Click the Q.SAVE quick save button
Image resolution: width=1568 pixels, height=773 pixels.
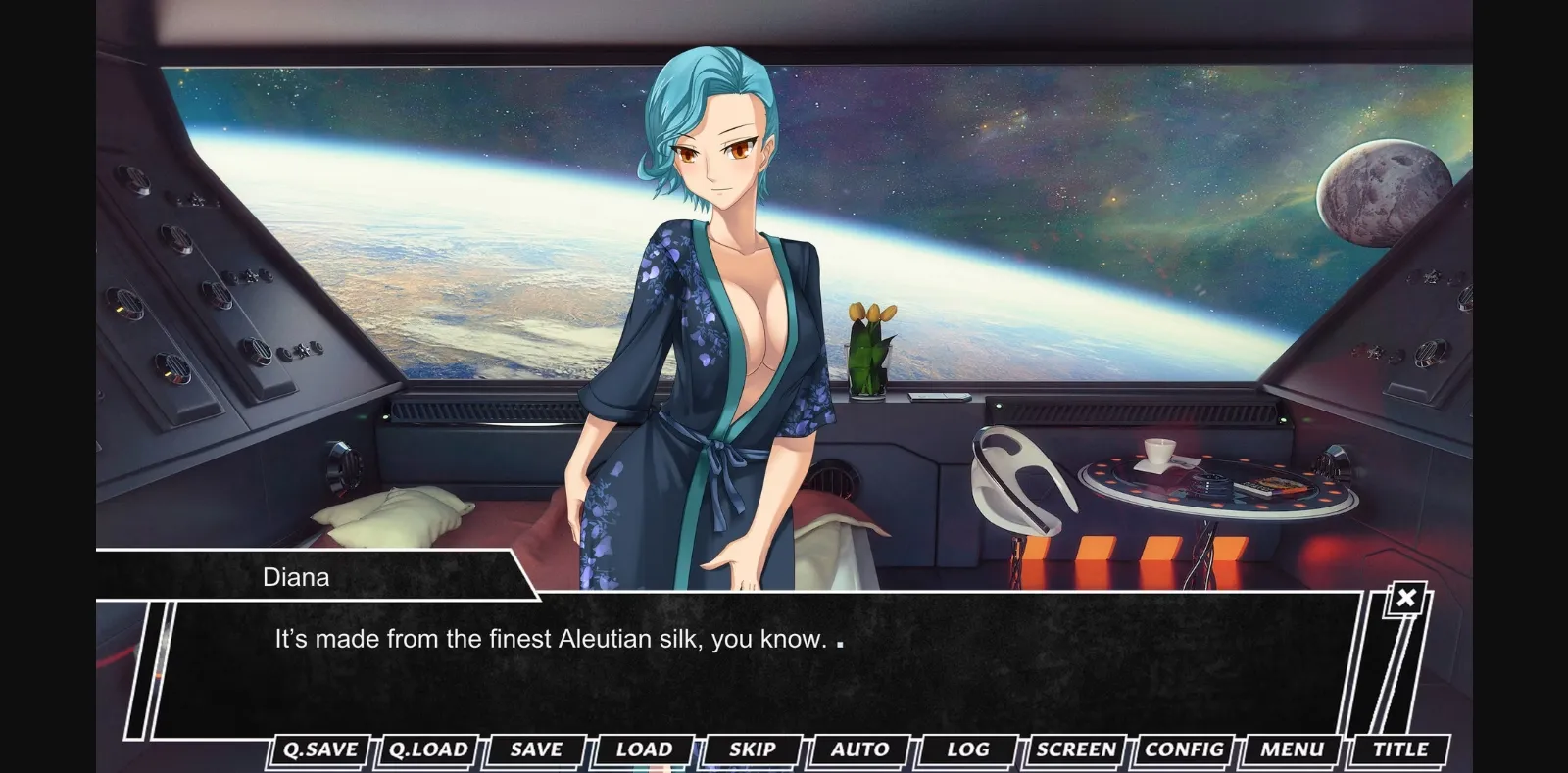coord(318,749)
